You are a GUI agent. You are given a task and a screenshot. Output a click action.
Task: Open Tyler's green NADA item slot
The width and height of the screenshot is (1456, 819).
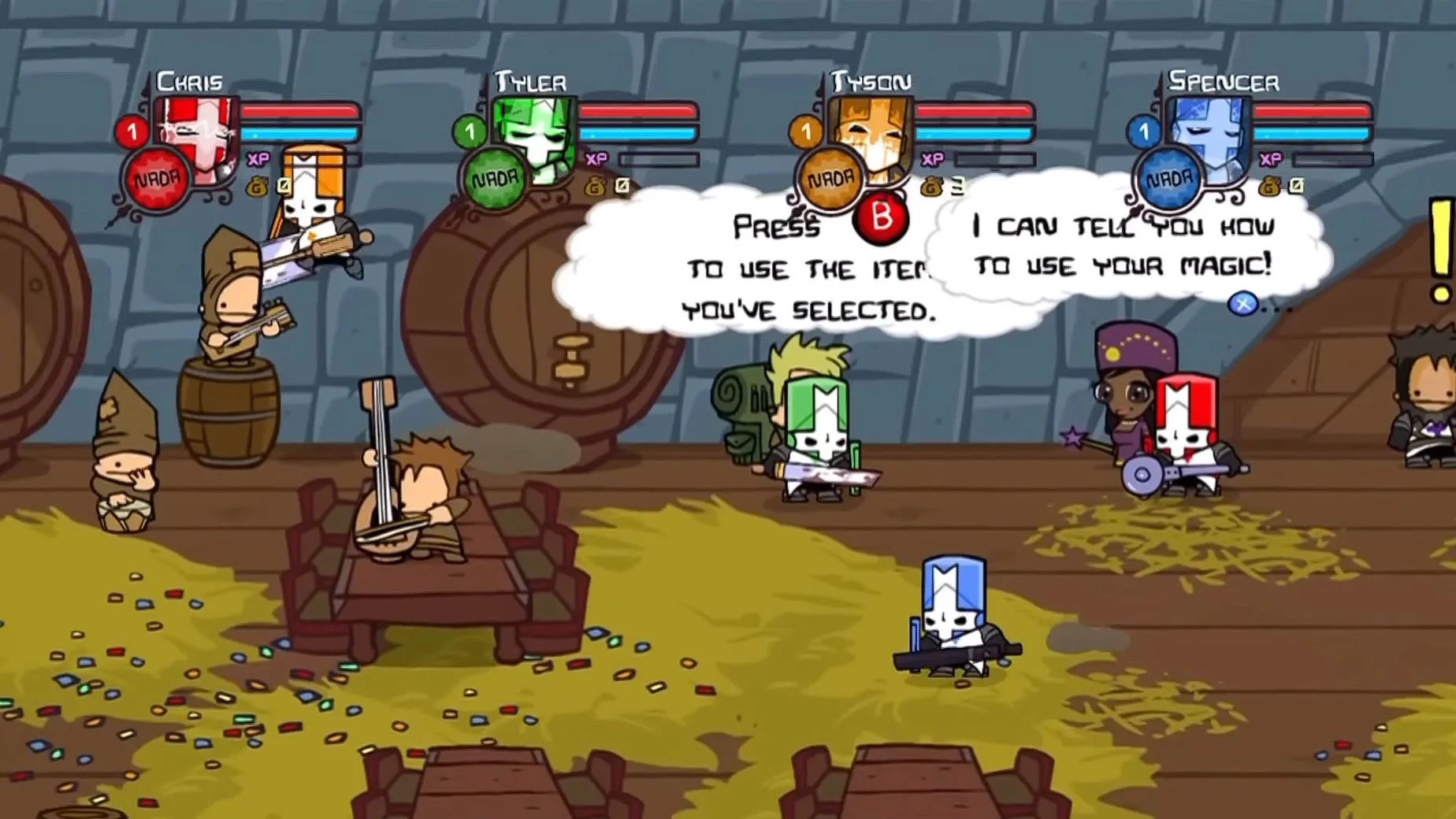[494, 180]
